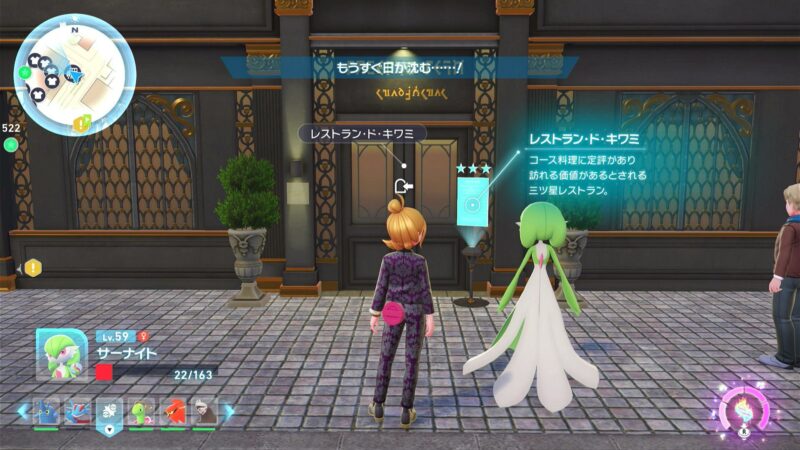800x450 pixels.
Task: Pick the green Meganium party slot
Action: (x=142, y=411)
